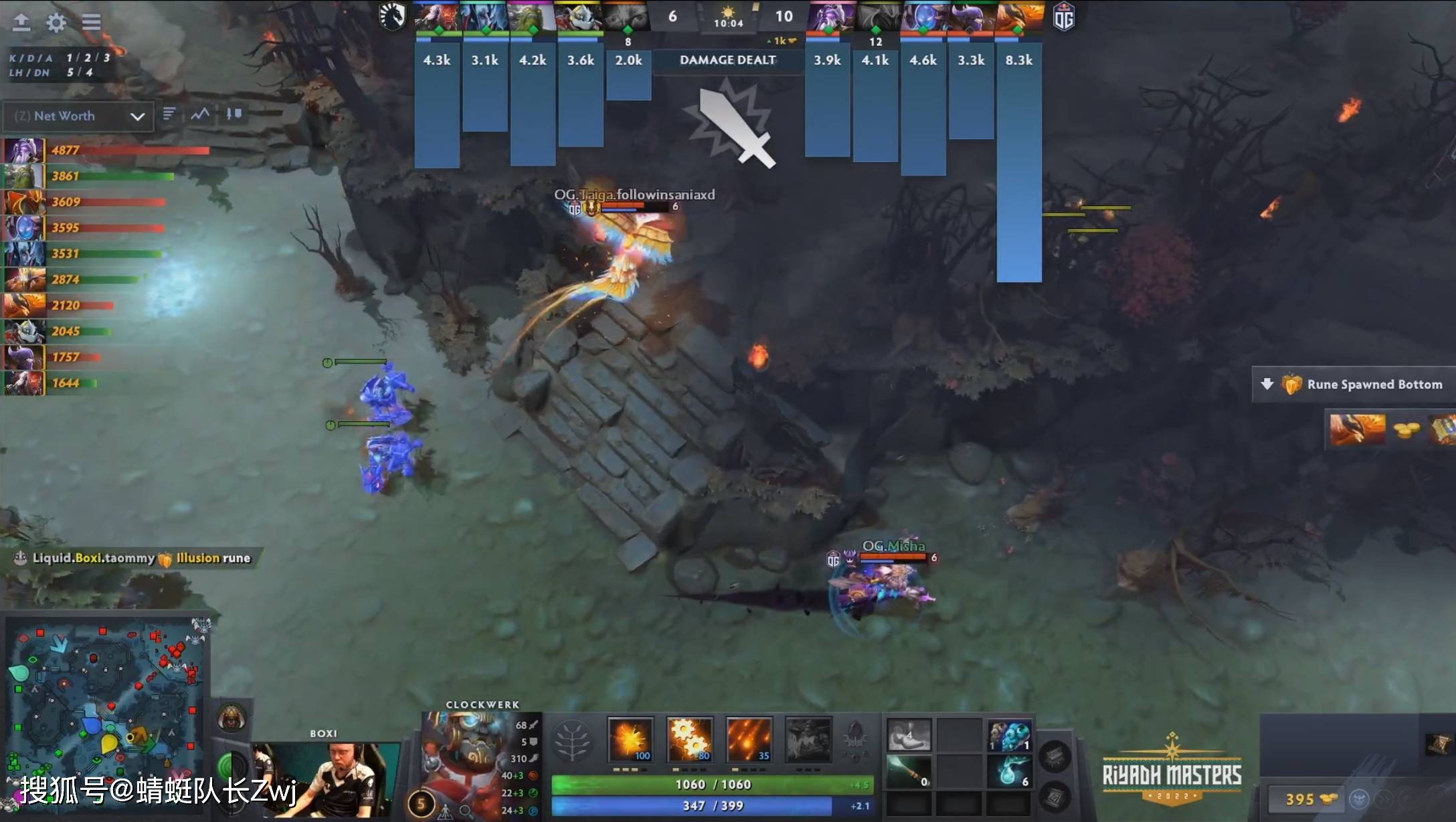This screenshot has width=1456, height=822.
Task: Expand the hamburger menu at top left
Action: click(x=92, y=22)
